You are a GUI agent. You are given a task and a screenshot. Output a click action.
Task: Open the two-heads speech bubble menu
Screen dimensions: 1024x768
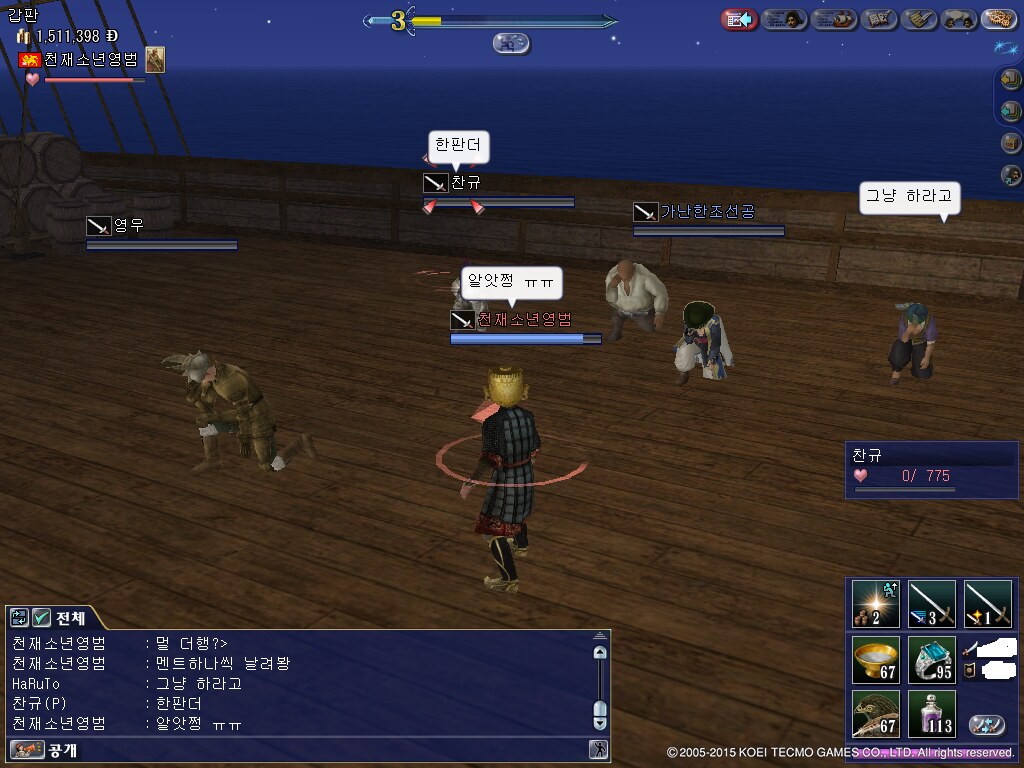pyautogui.click(x=959, y=19)
